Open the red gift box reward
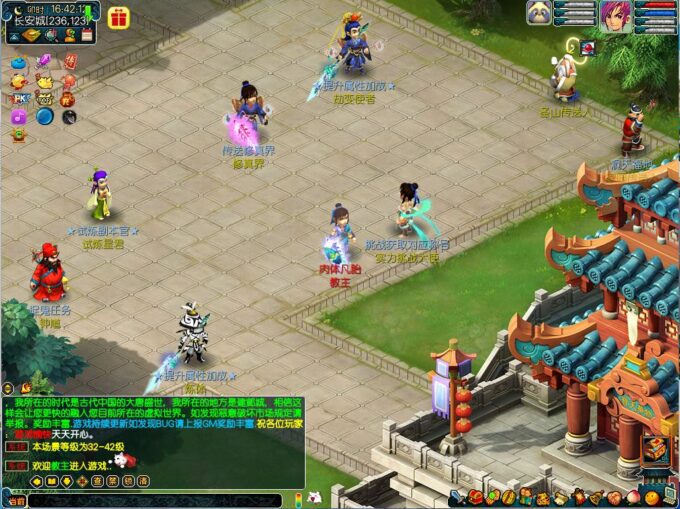Screen dimensions: 680x509 [118, 17]
